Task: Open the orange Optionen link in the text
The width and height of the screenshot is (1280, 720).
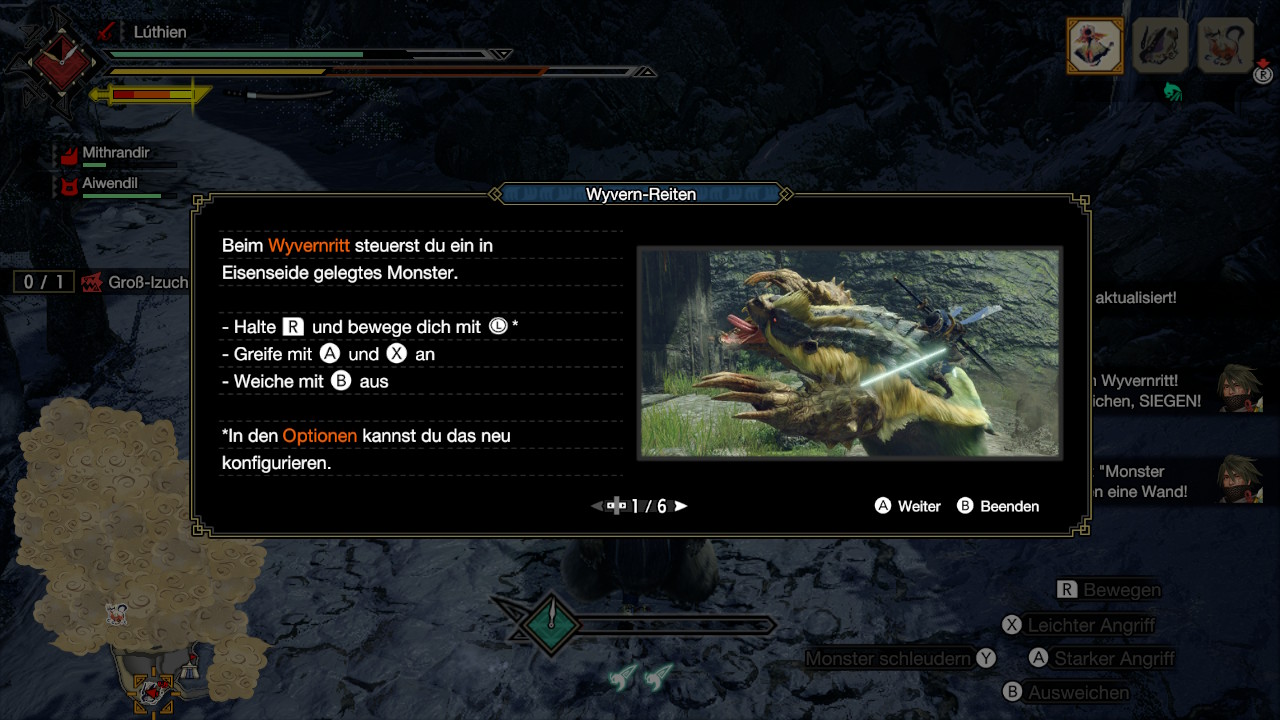Action: point(319,436)
